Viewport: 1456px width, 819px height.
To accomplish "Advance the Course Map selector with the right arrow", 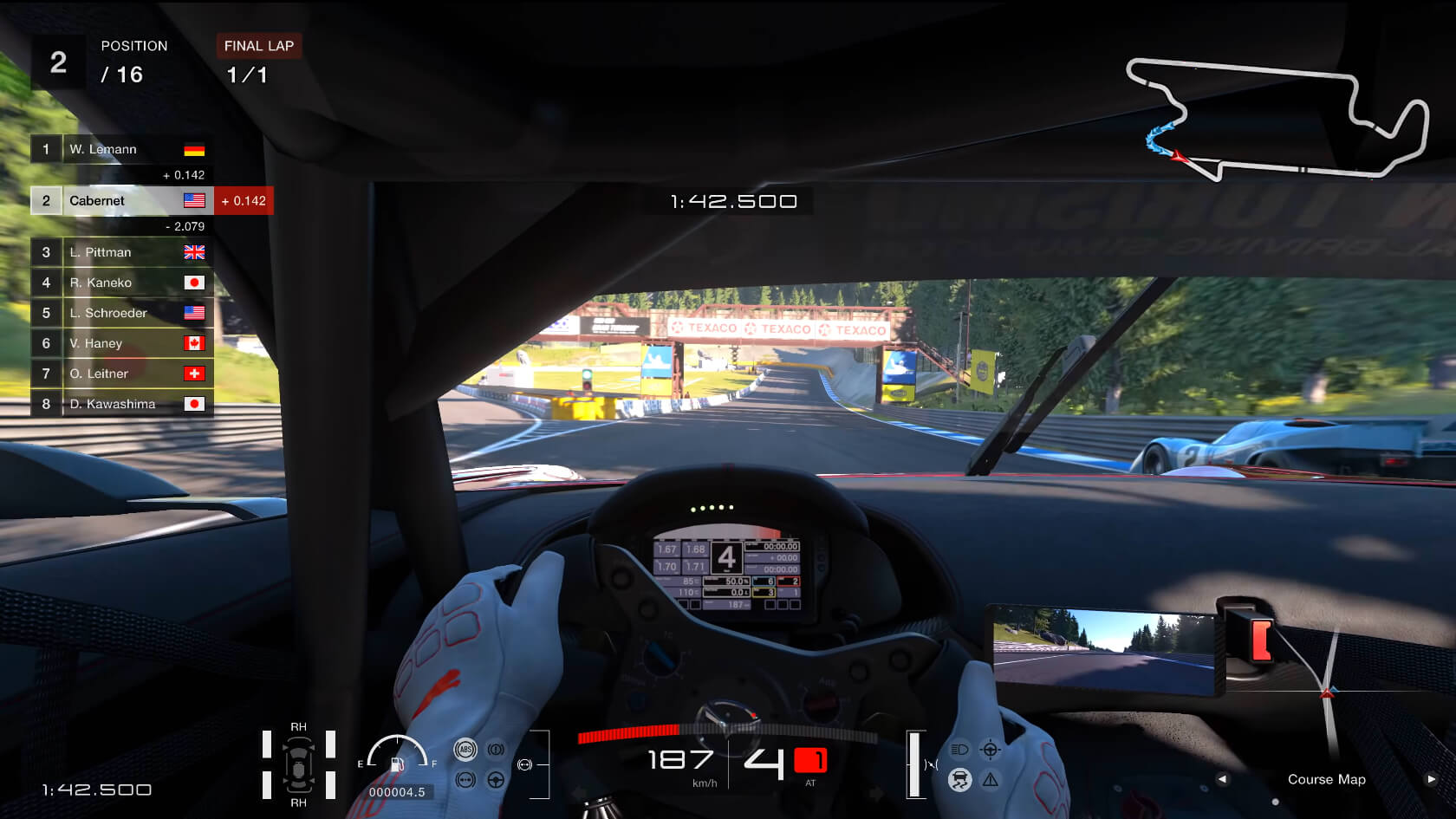I will coord(1431,779).
